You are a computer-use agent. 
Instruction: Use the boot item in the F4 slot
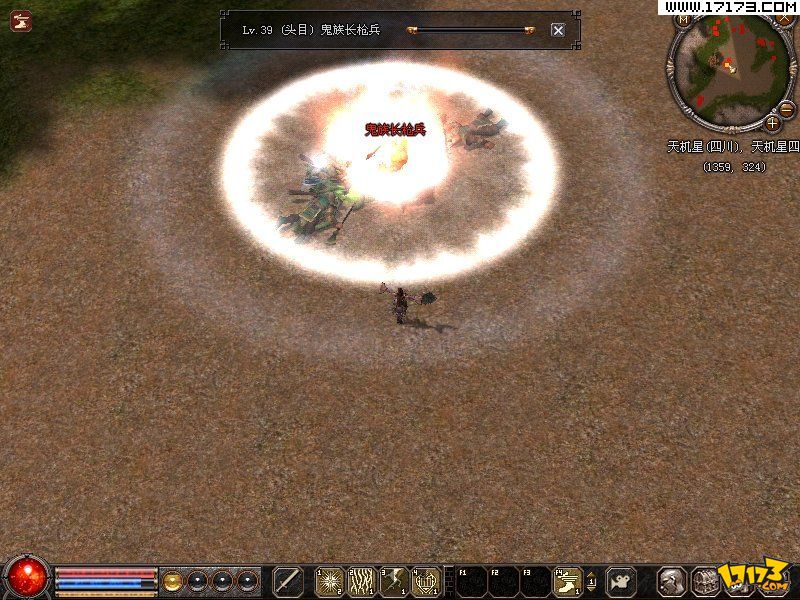(x=567, y=581)
